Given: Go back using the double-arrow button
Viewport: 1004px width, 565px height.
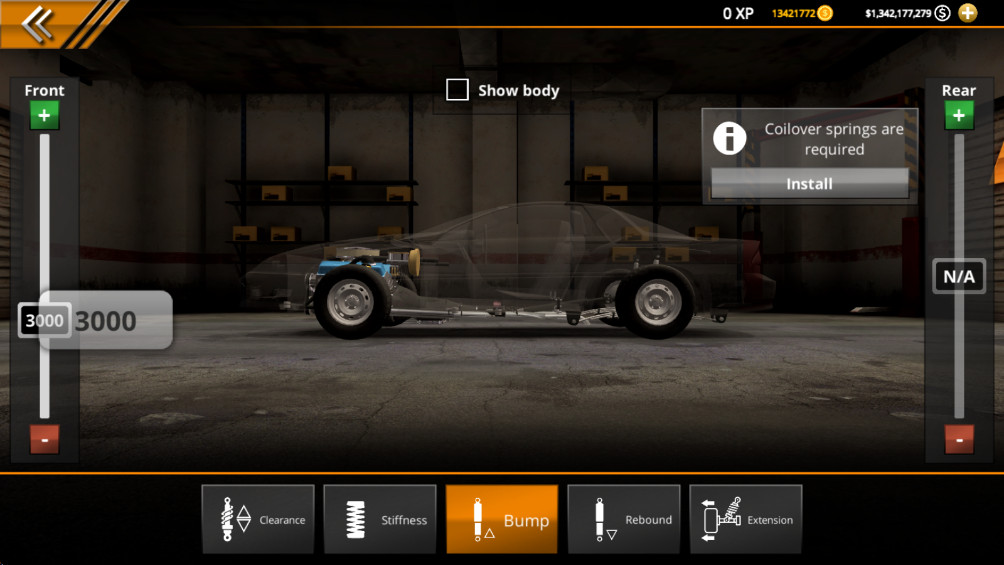Looking at the screenshot, I should 38,23.
